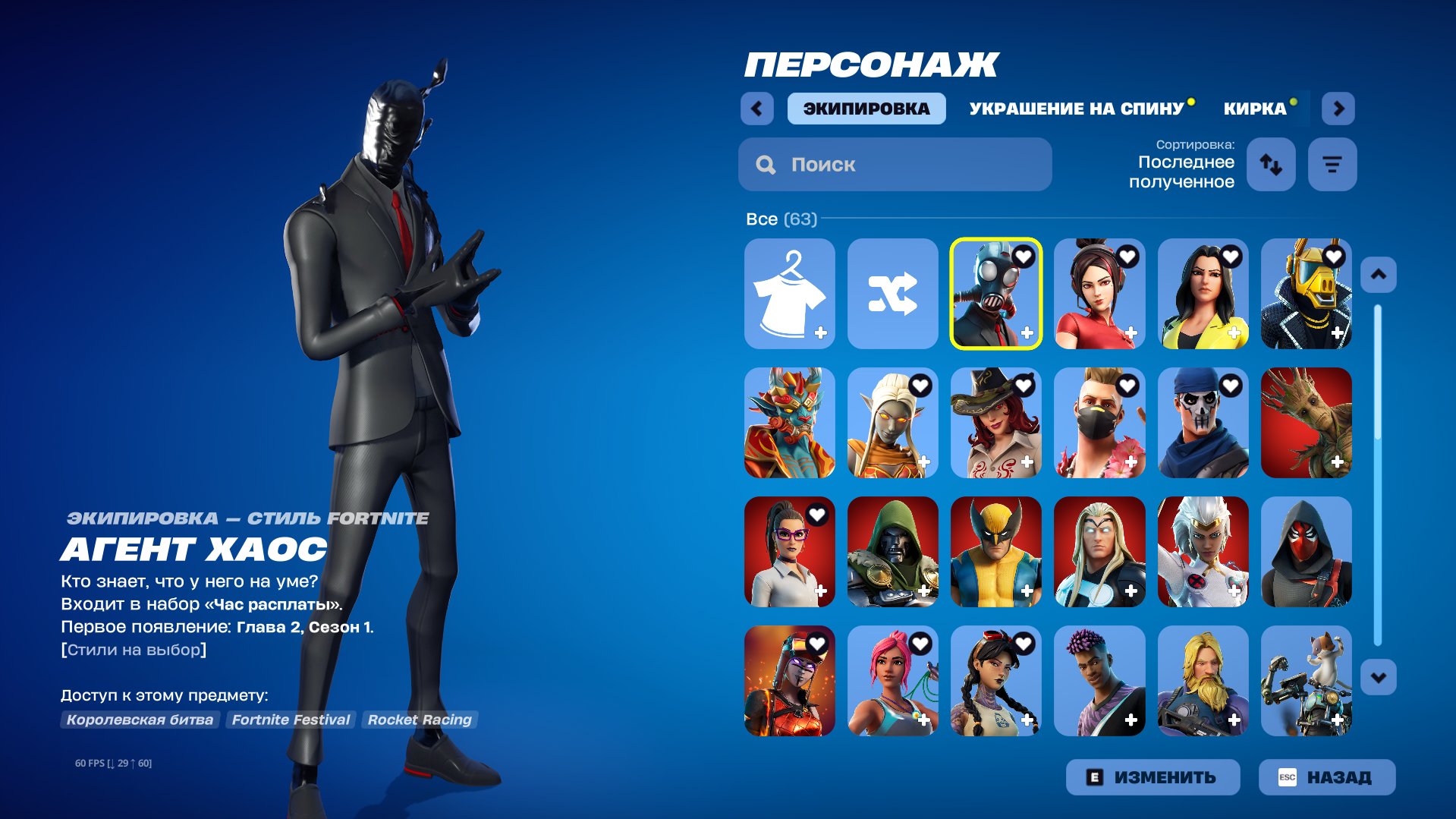1456x819 pixels.
Task: Select the Groot outfit icon
Action: tap(1307, 424)
